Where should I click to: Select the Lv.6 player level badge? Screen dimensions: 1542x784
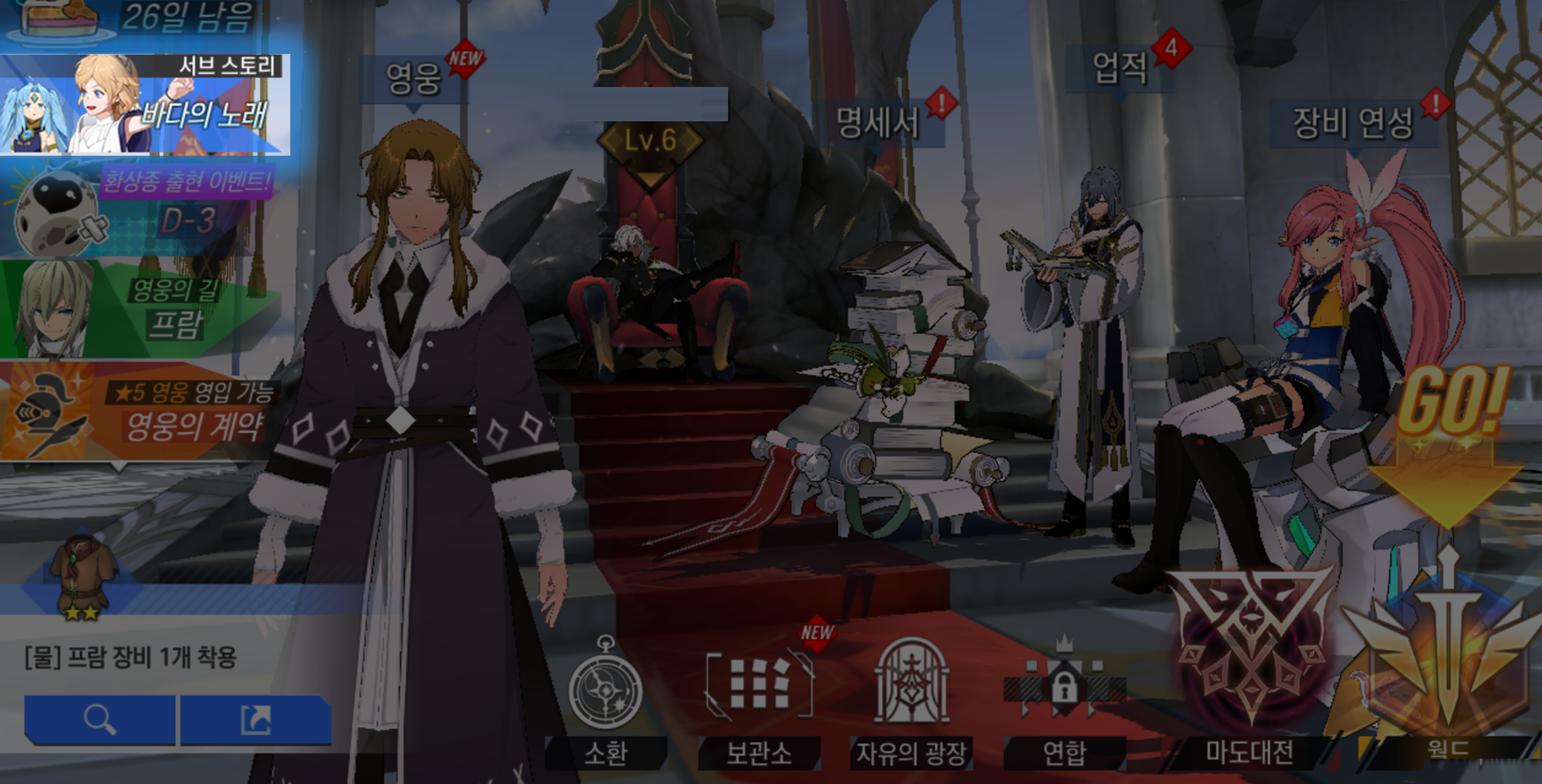click(x=650, y=142)
